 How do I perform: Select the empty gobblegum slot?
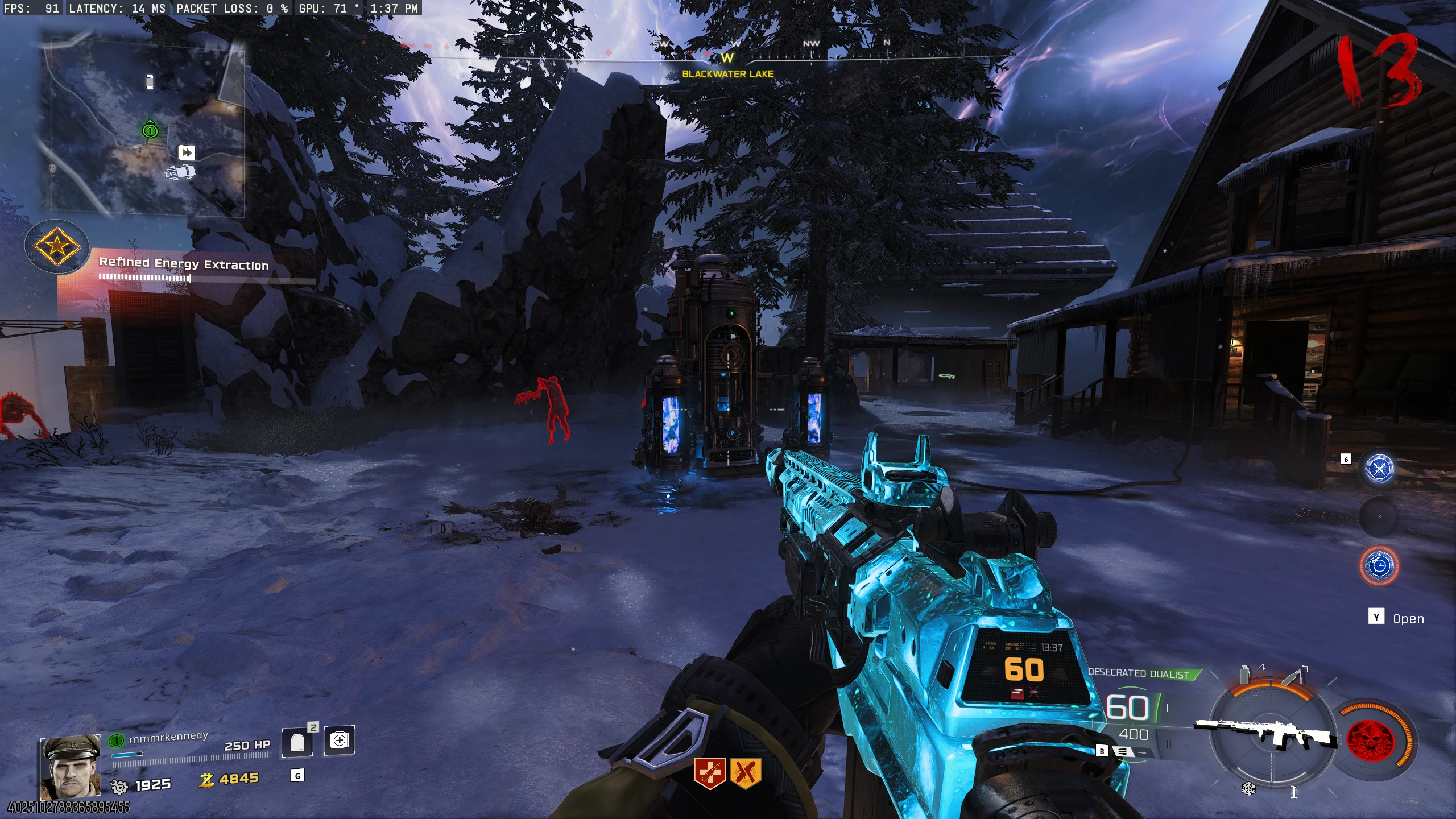[x=1379, y=517]
